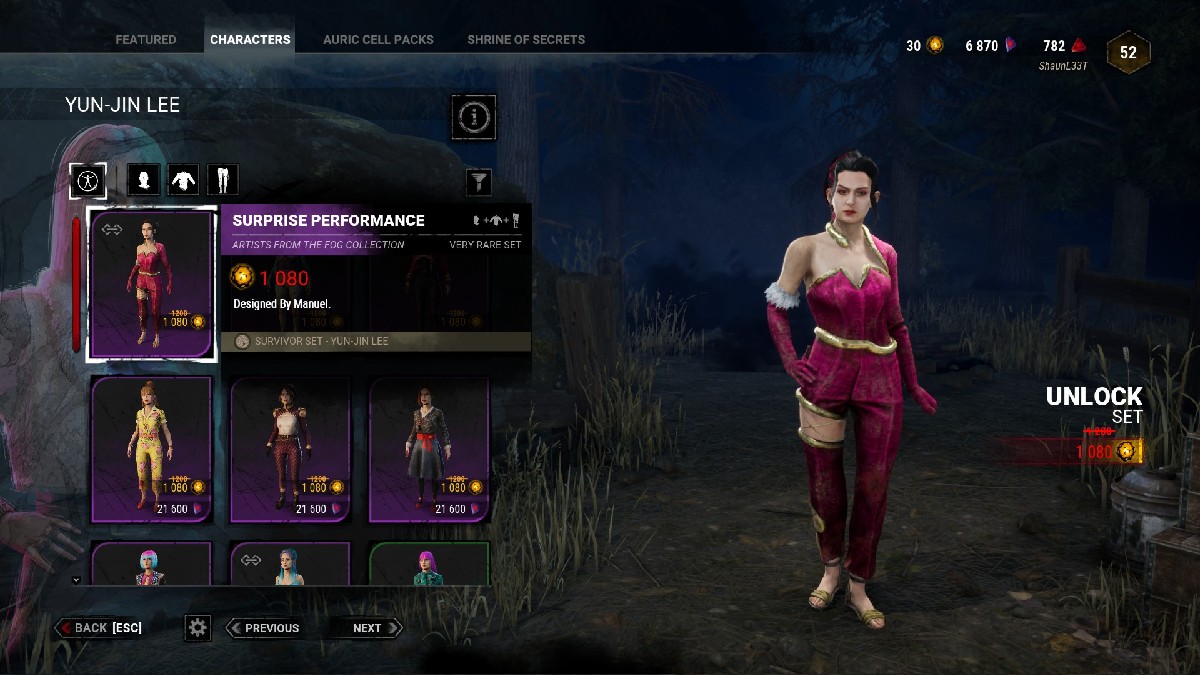Open the Shrine of Secrets tab
Viewport: 1200px width, 675px height.
coord(526,40)
